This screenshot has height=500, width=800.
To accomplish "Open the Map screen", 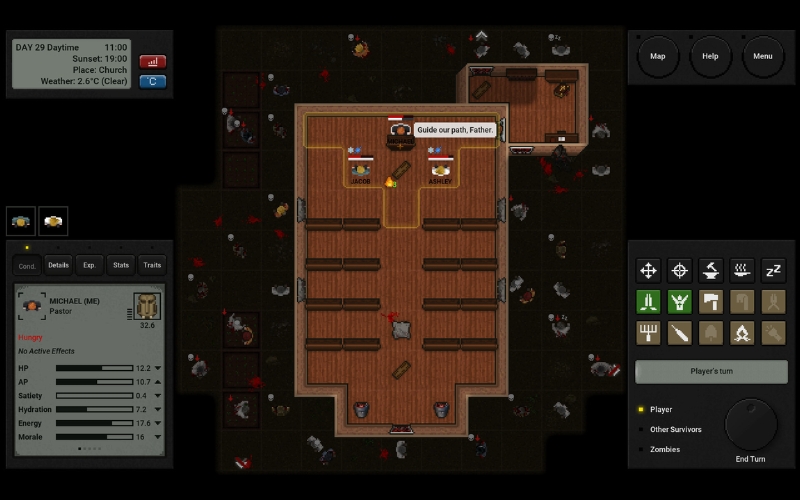I will (658, 56).
